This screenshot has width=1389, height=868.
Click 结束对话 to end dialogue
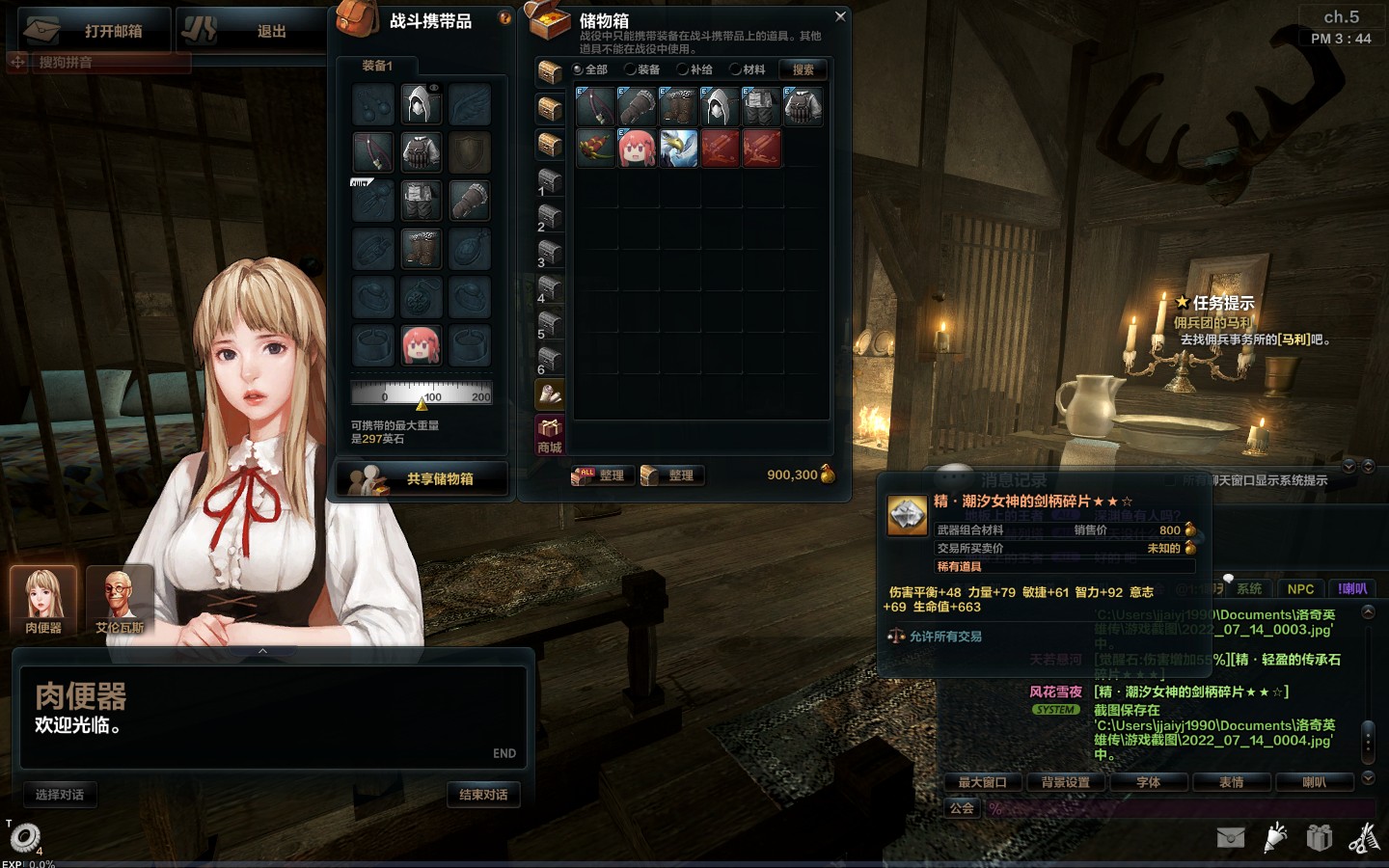pyautogui.click(x=483, y=795)
